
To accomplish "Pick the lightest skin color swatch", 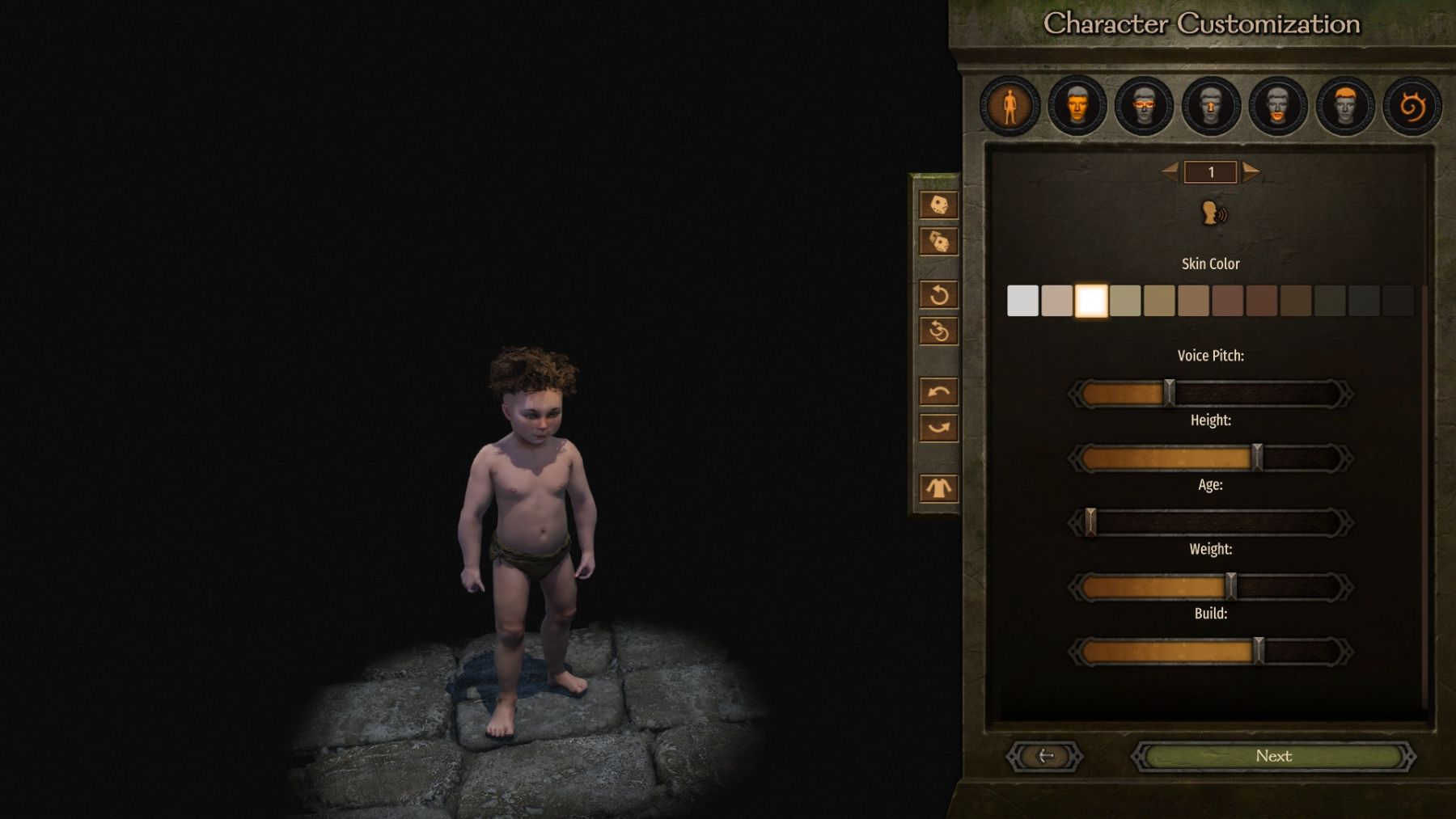I will click(x=1022, y=301).
